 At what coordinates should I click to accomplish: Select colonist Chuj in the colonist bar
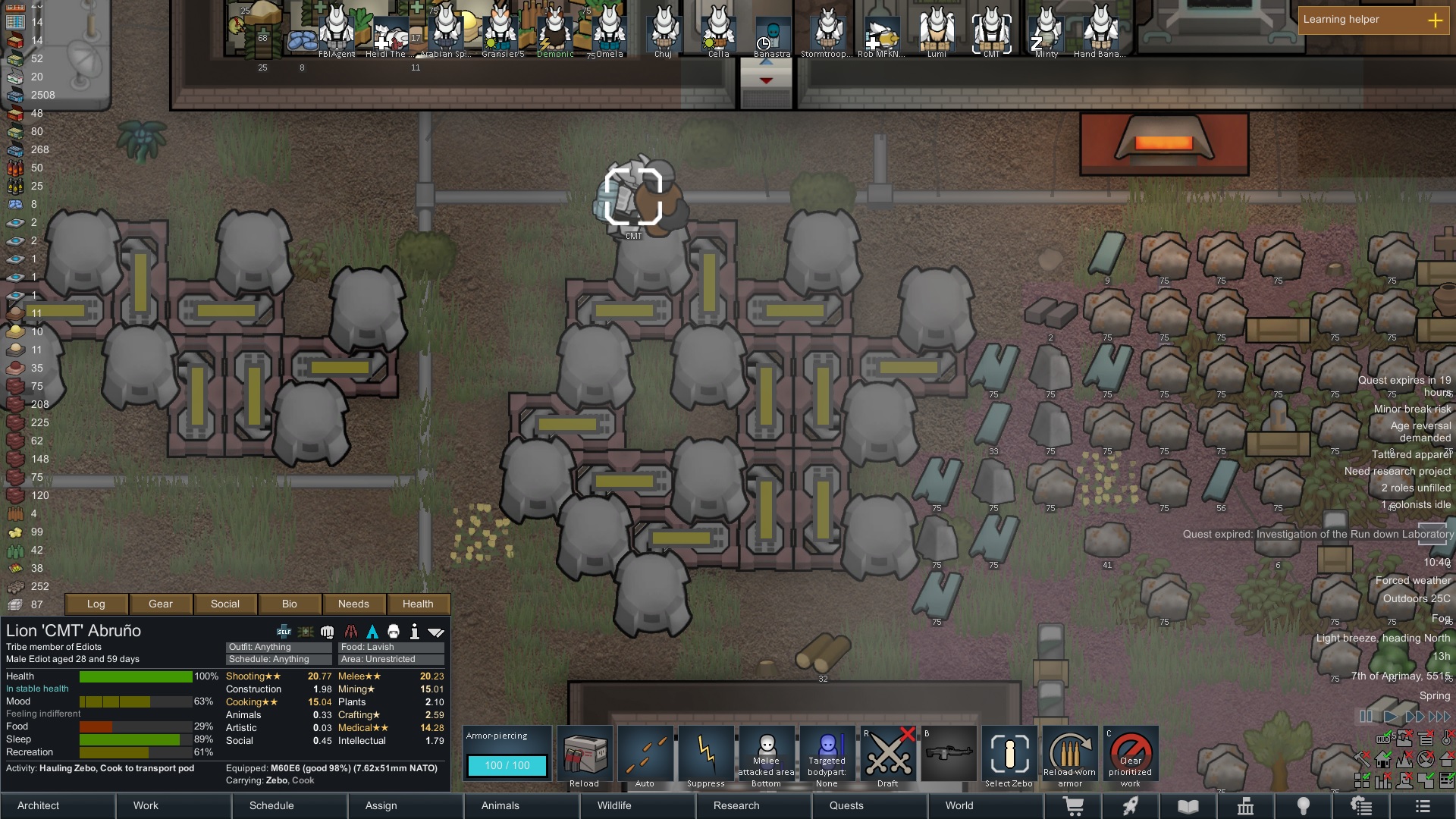664,32
